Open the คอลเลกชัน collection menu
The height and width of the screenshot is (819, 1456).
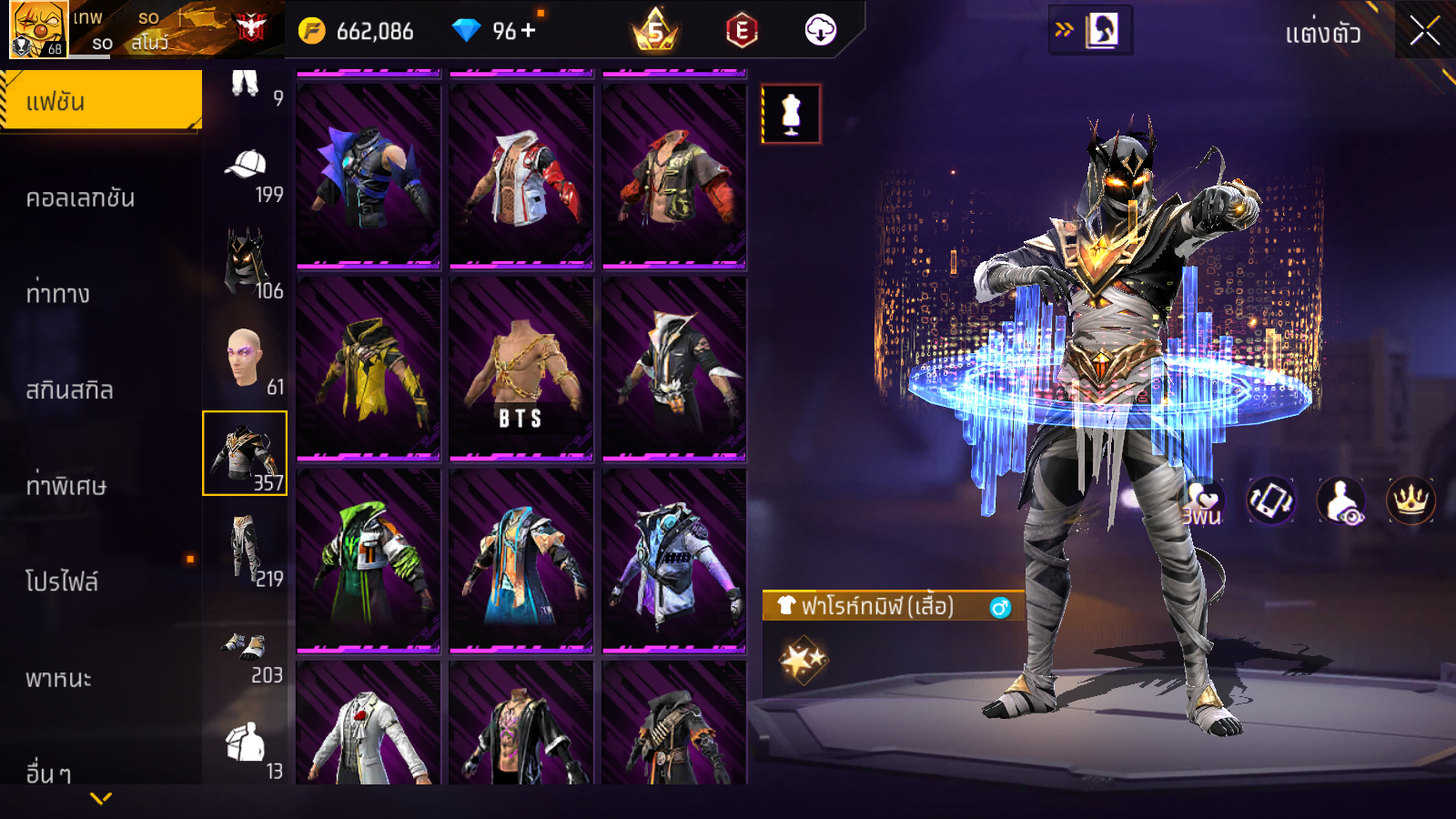(x=81, y=198)
